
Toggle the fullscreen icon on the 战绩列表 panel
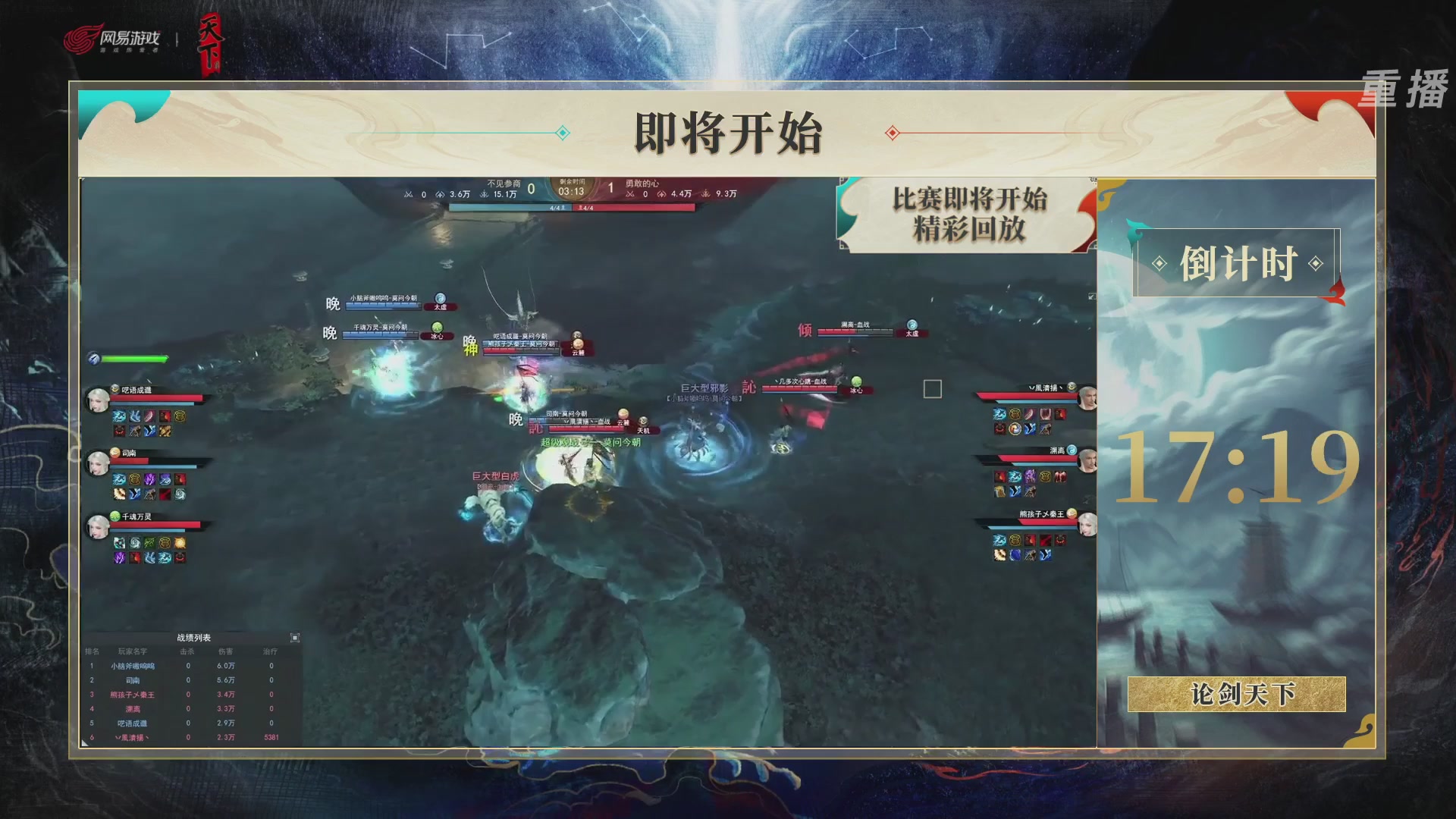click(295, 638)
